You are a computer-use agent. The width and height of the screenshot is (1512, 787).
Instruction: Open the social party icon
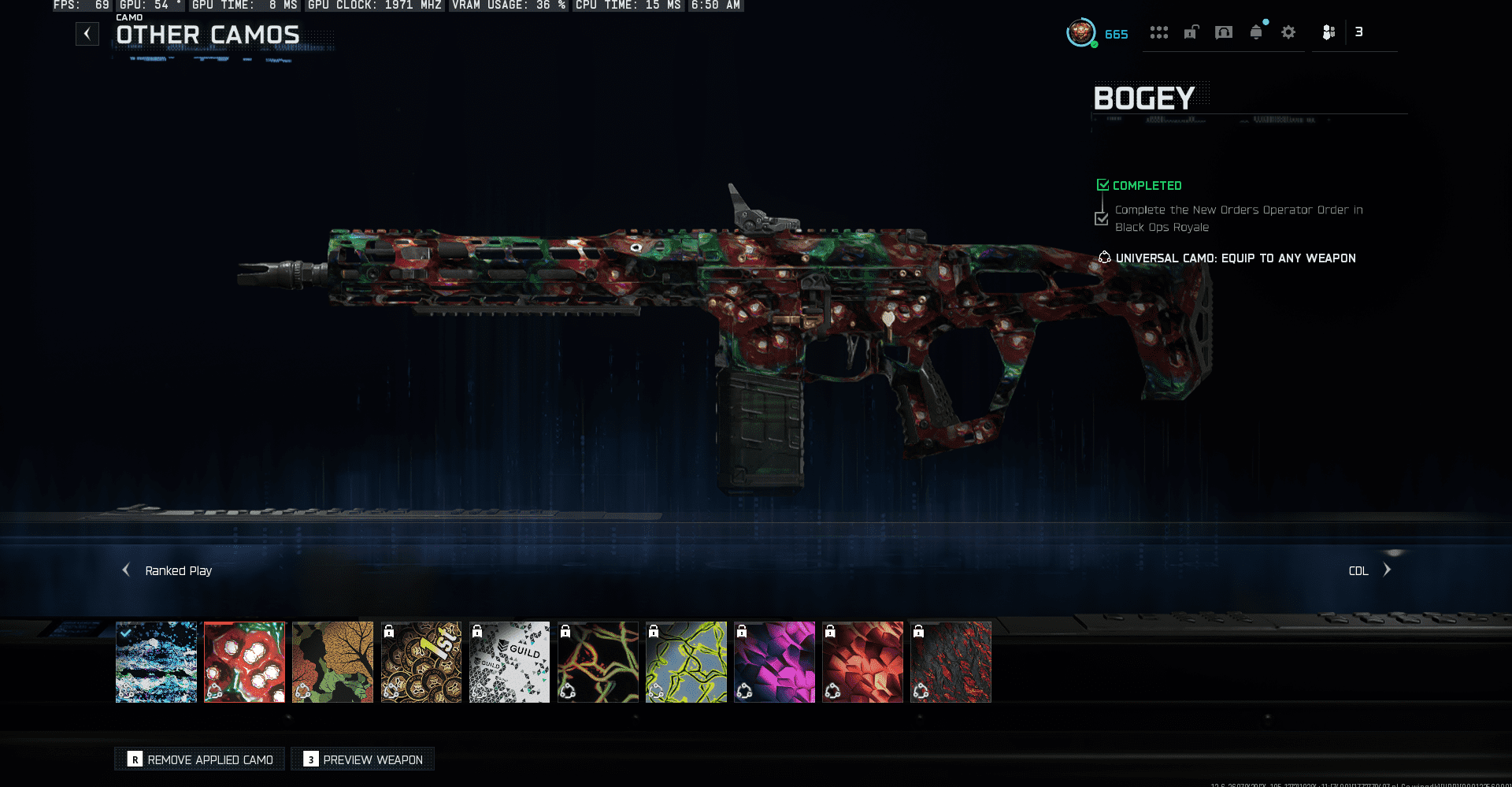1329,32
